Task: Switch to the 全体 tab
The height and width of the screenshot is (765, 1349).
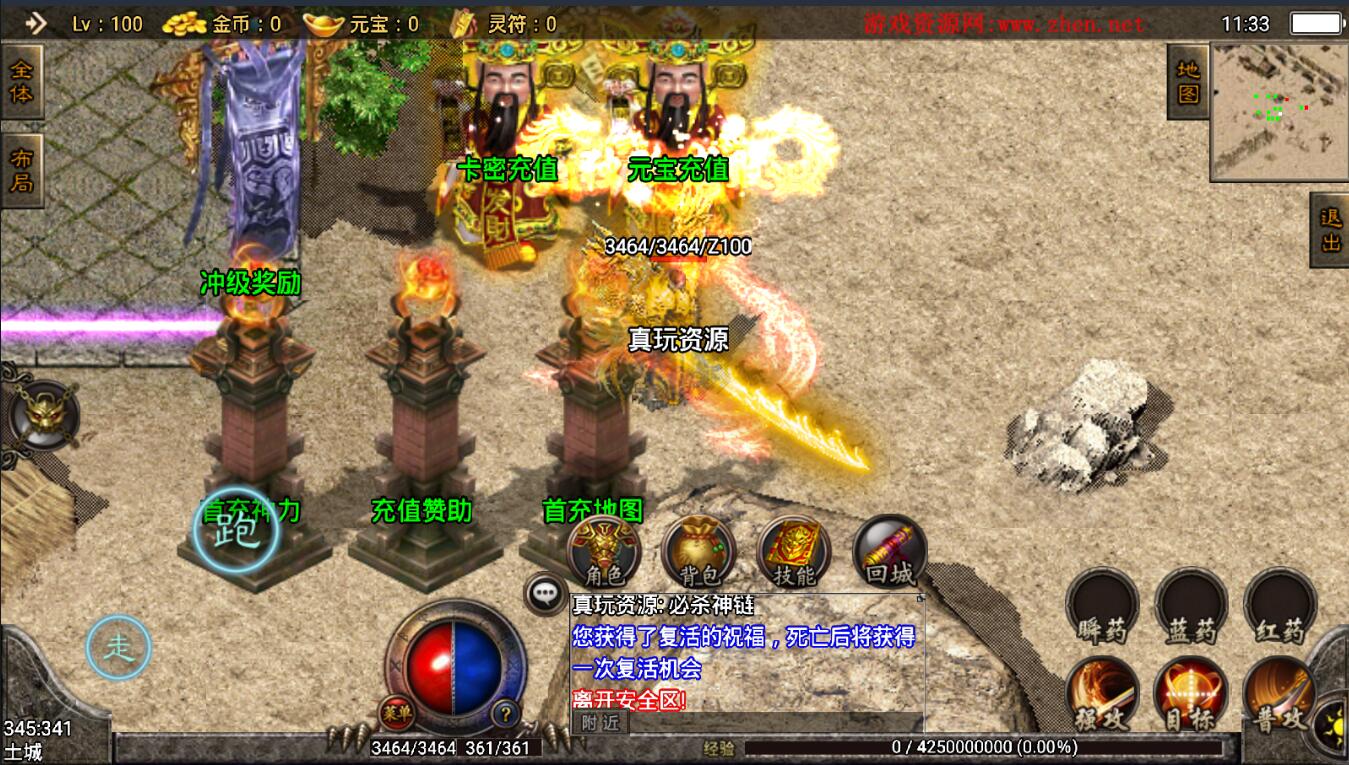Action: (21, 82)
